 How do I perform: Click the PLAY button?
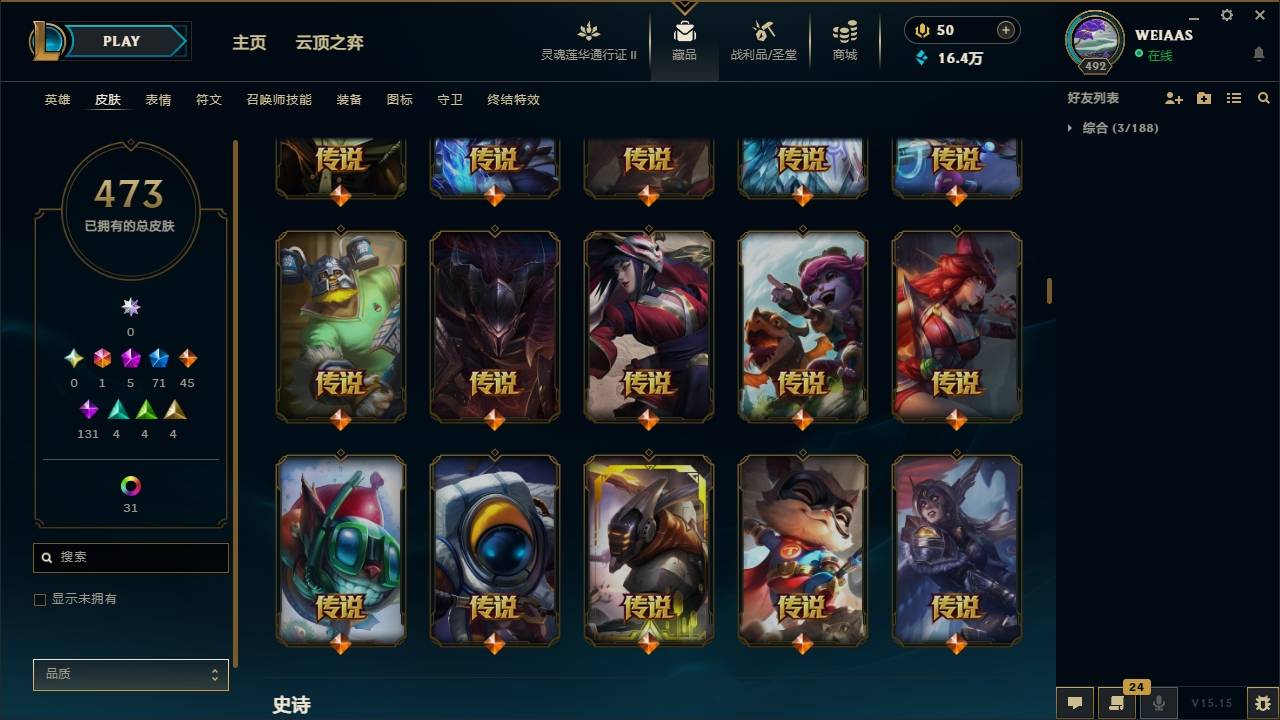tap(121, 41)
